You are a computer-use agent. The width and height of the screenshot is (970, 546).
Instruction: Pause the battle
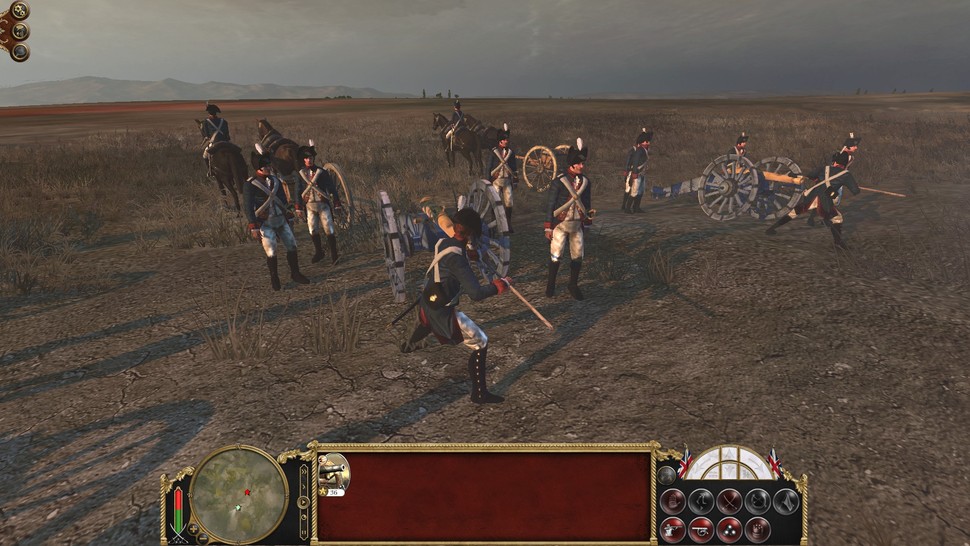[303, 532]
